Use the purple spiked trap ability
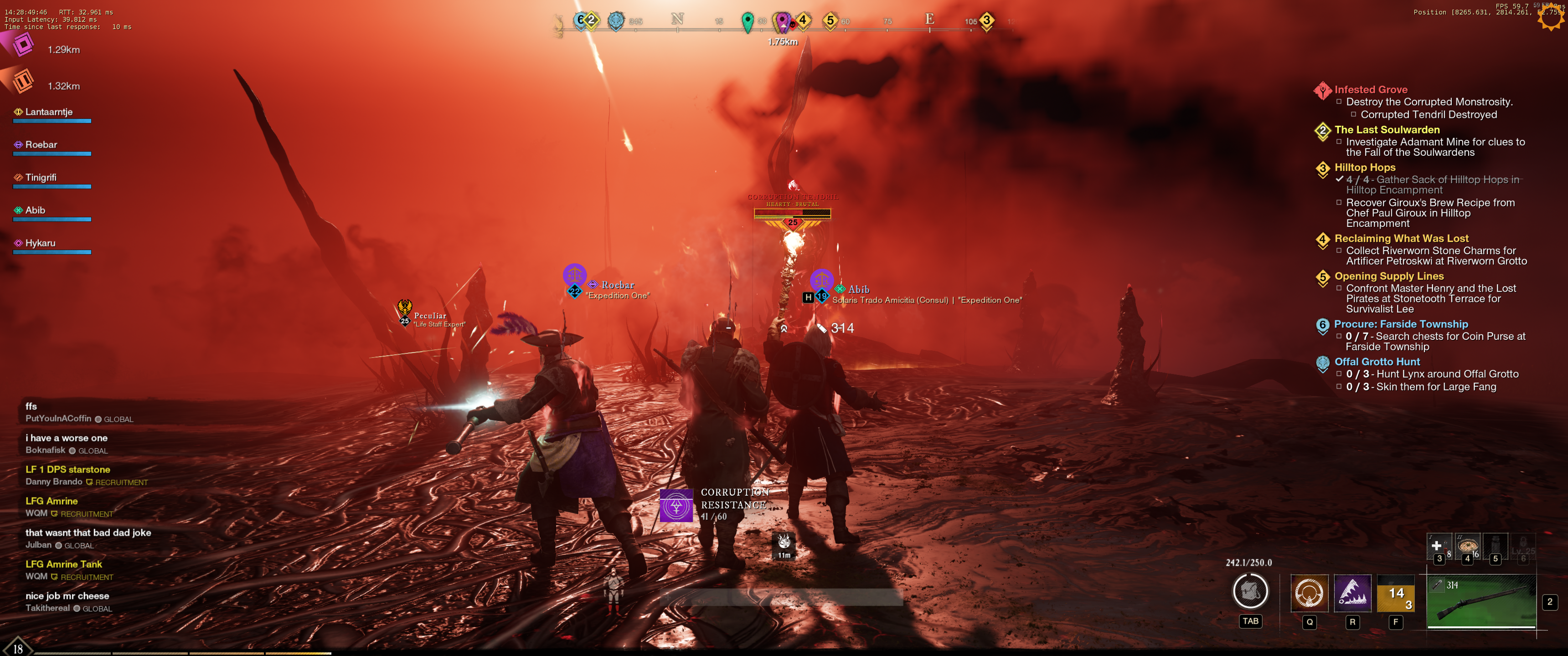The width and height of the screenshot is (1568, 656). [1352, 593]
